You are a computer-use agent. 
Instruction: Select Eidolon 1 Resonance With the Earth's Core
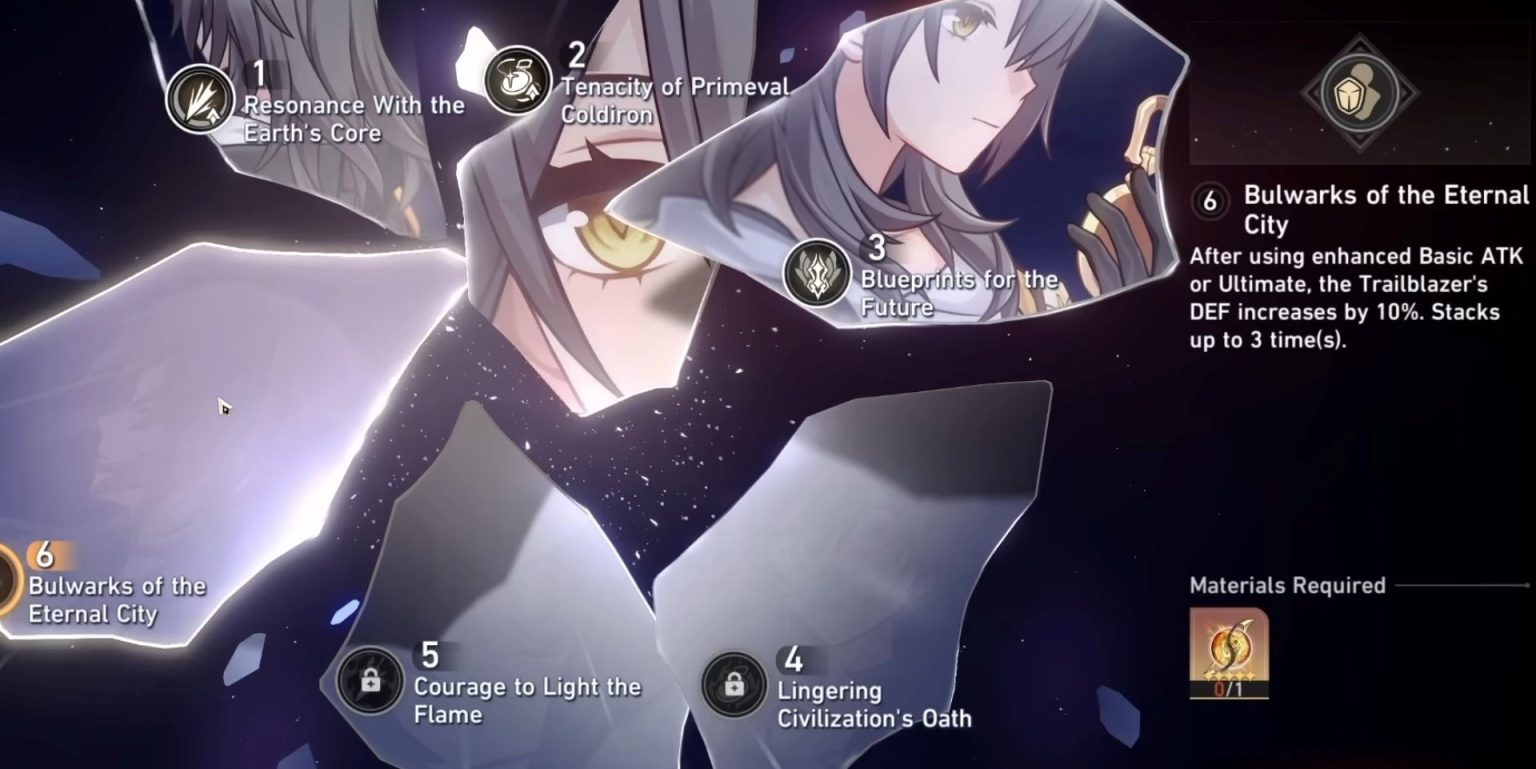click(x=201, y=98)
